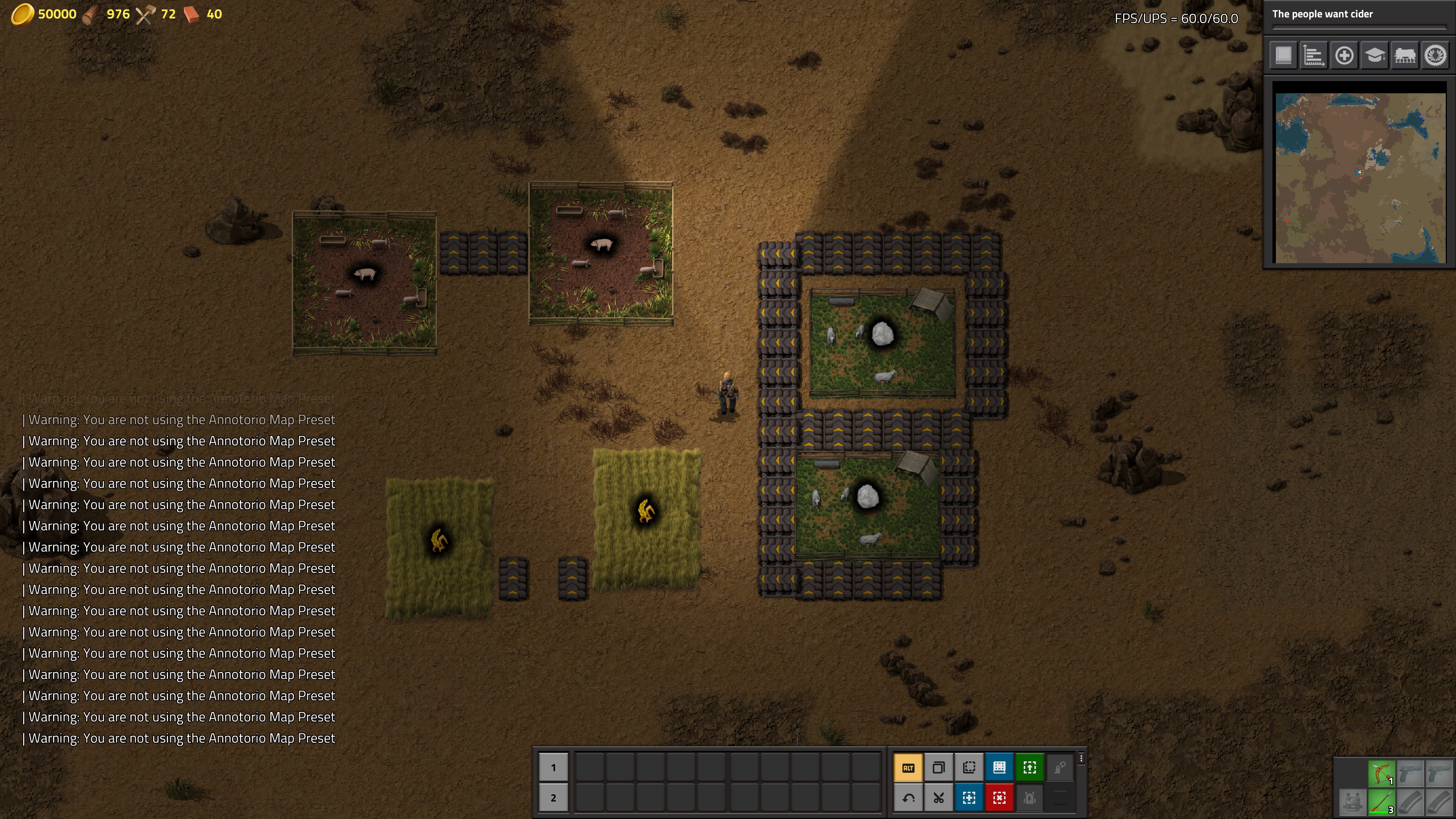
Task: Select the red deconstruction planner
Action: coord(999,798)
